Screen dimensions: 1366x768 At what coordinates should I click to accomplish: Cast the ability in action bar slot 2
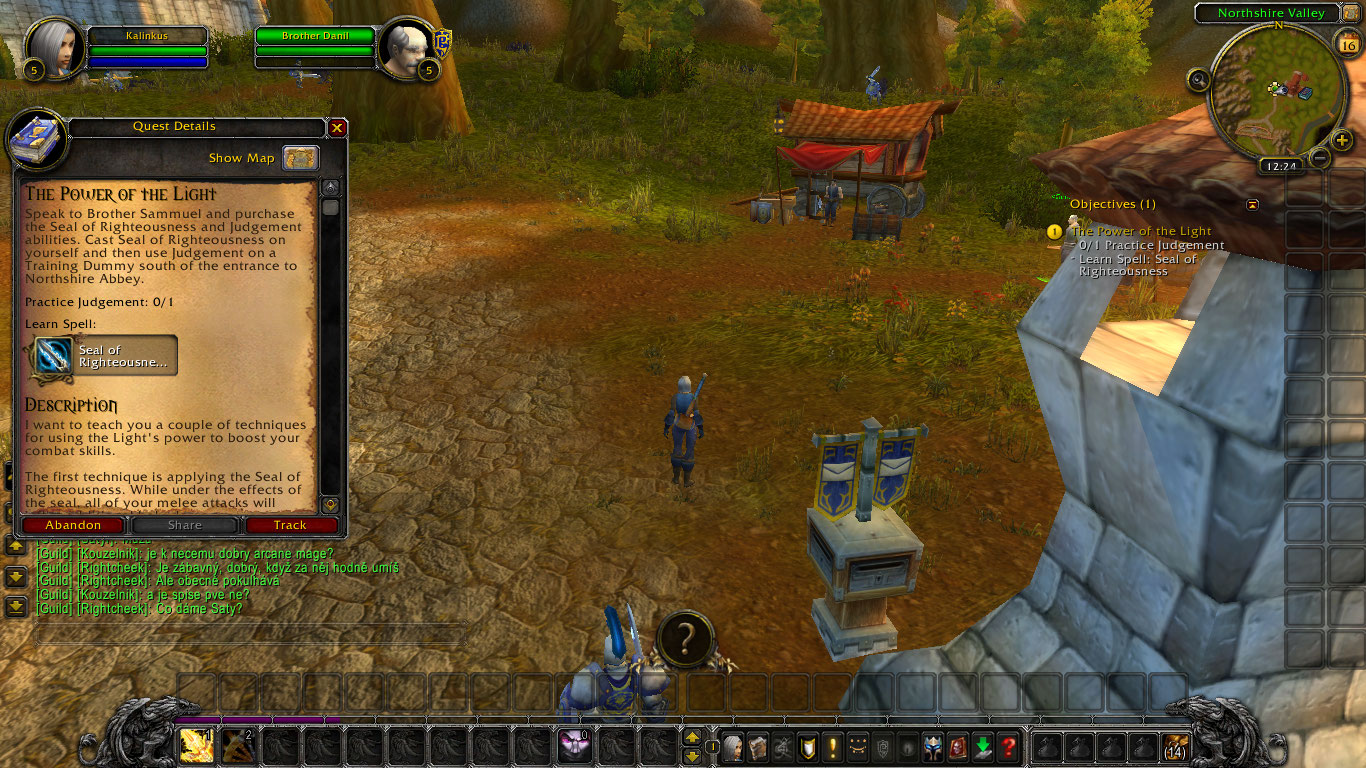click(238, 744)
